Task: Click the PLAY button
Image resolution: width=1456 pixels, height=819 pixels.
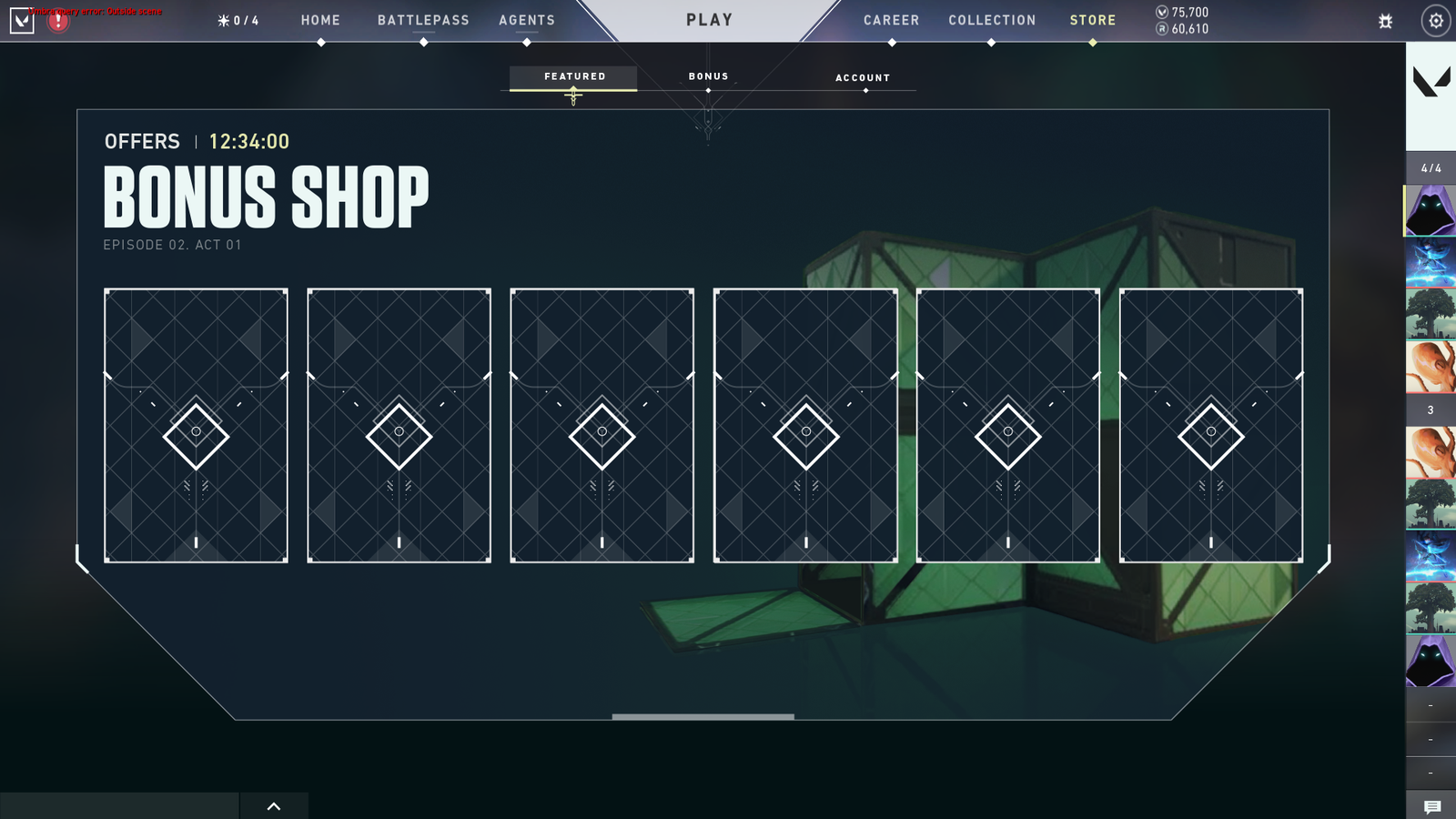Action: (709, 20)
